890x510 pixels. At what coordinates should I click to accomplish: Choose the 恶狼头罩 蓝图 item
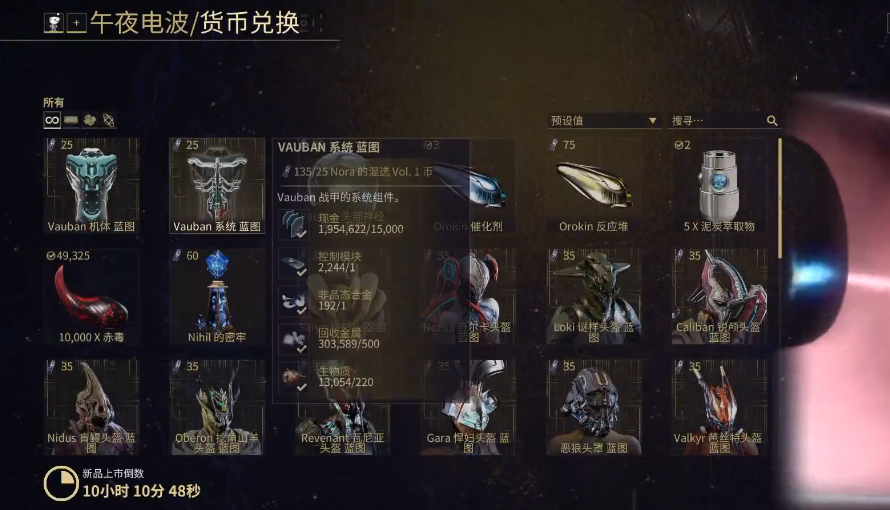point(594,406)
